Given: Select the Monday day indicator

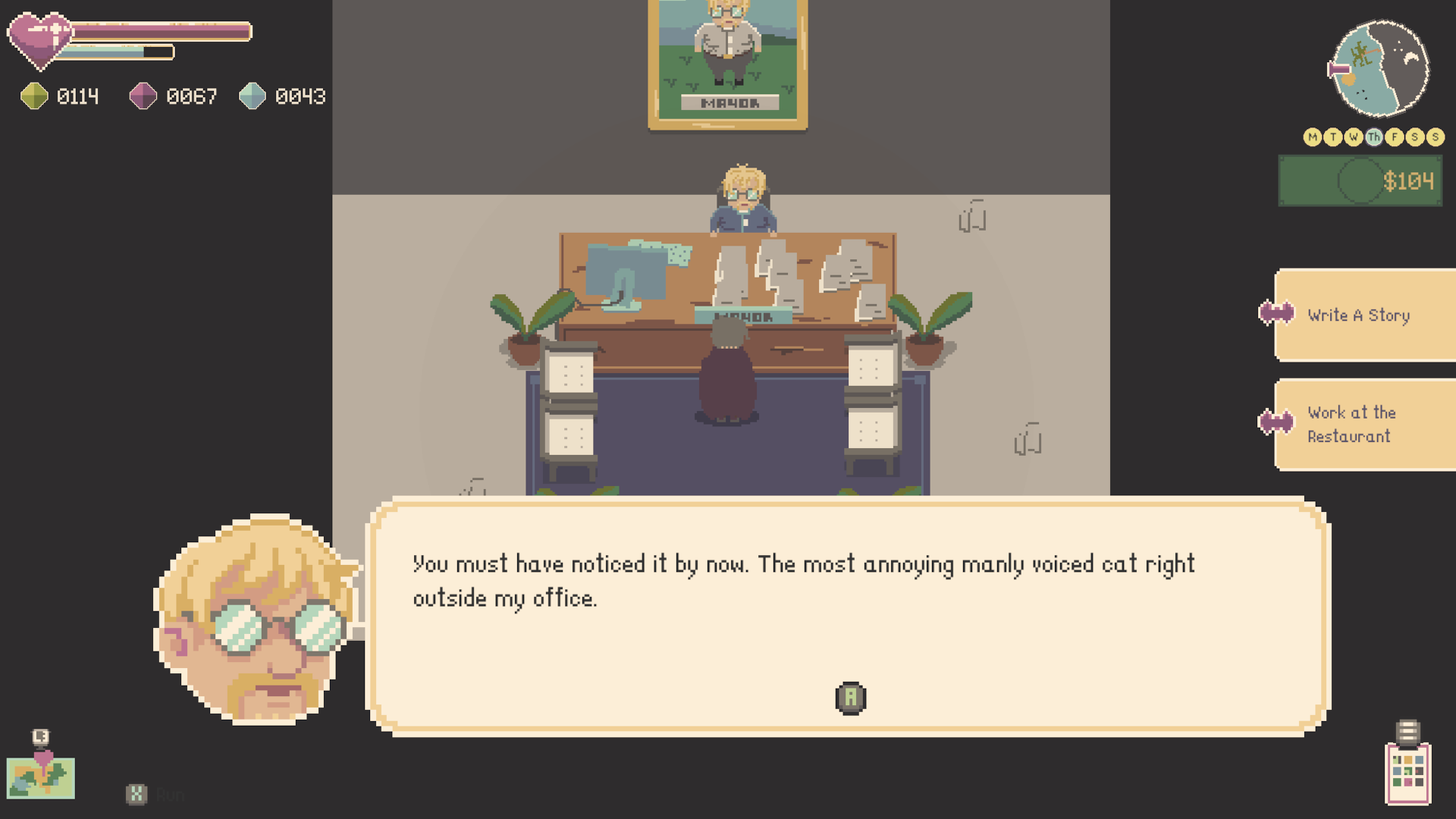Looking at the screenshot, I should 1313,137.
